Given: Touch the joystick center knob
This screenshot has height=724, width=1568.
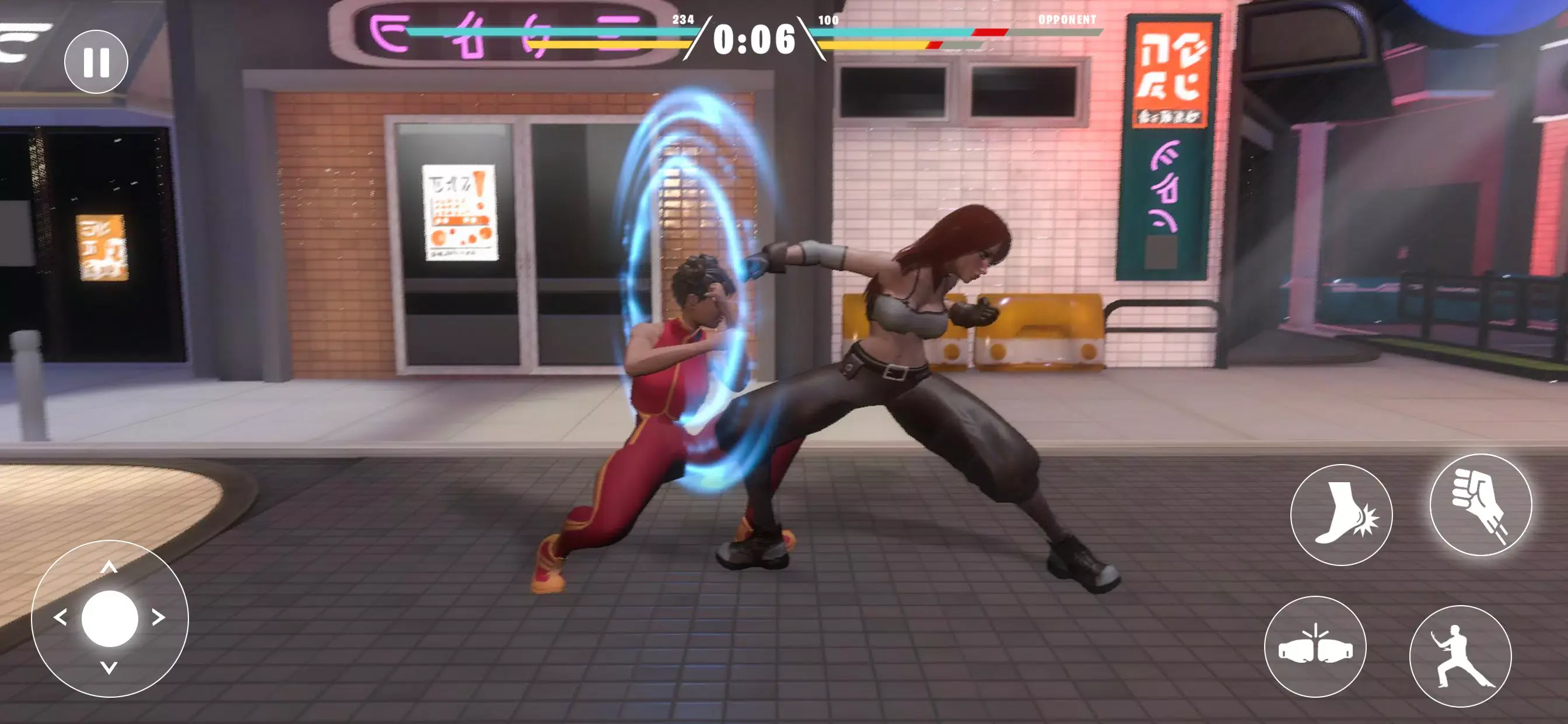Looking at the screenshot, I should 110,618.
